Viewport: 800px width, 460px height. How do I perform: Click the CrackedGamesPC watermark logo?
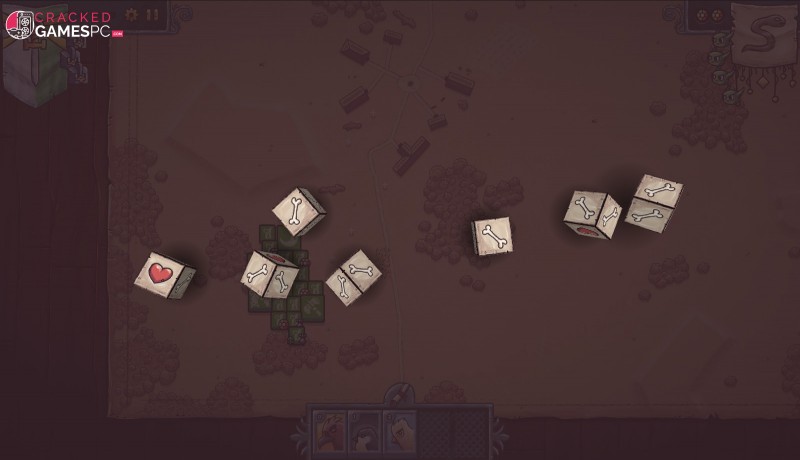coord(62,25)
